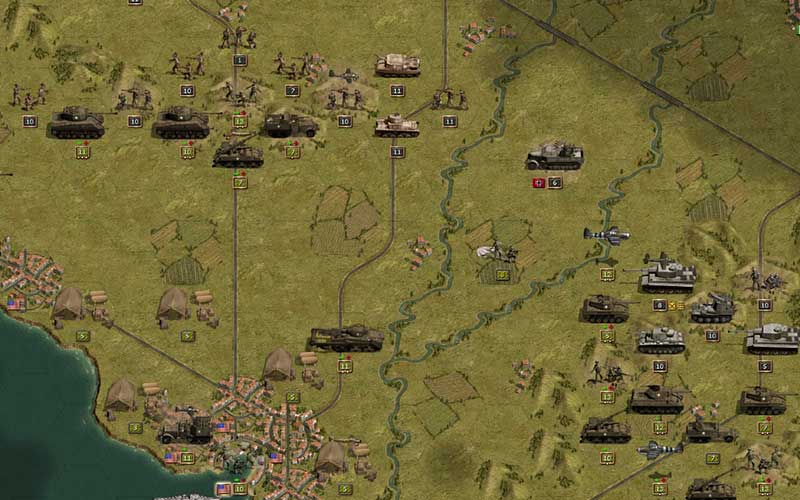This screenshot has width=800, height=500.
Task: Pick the fighter plane flying near the river
Action: pyautogui.click(x=607, y=236)
